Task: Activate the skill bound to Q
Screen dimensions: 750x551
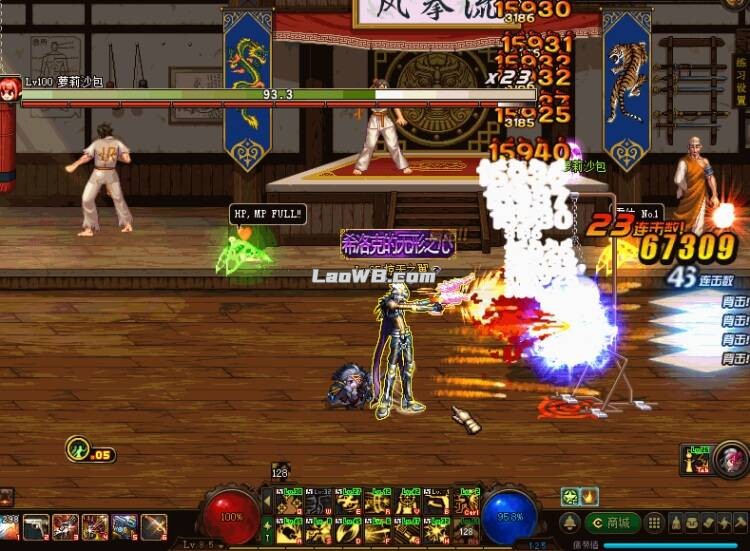Action: pos(290,503)
